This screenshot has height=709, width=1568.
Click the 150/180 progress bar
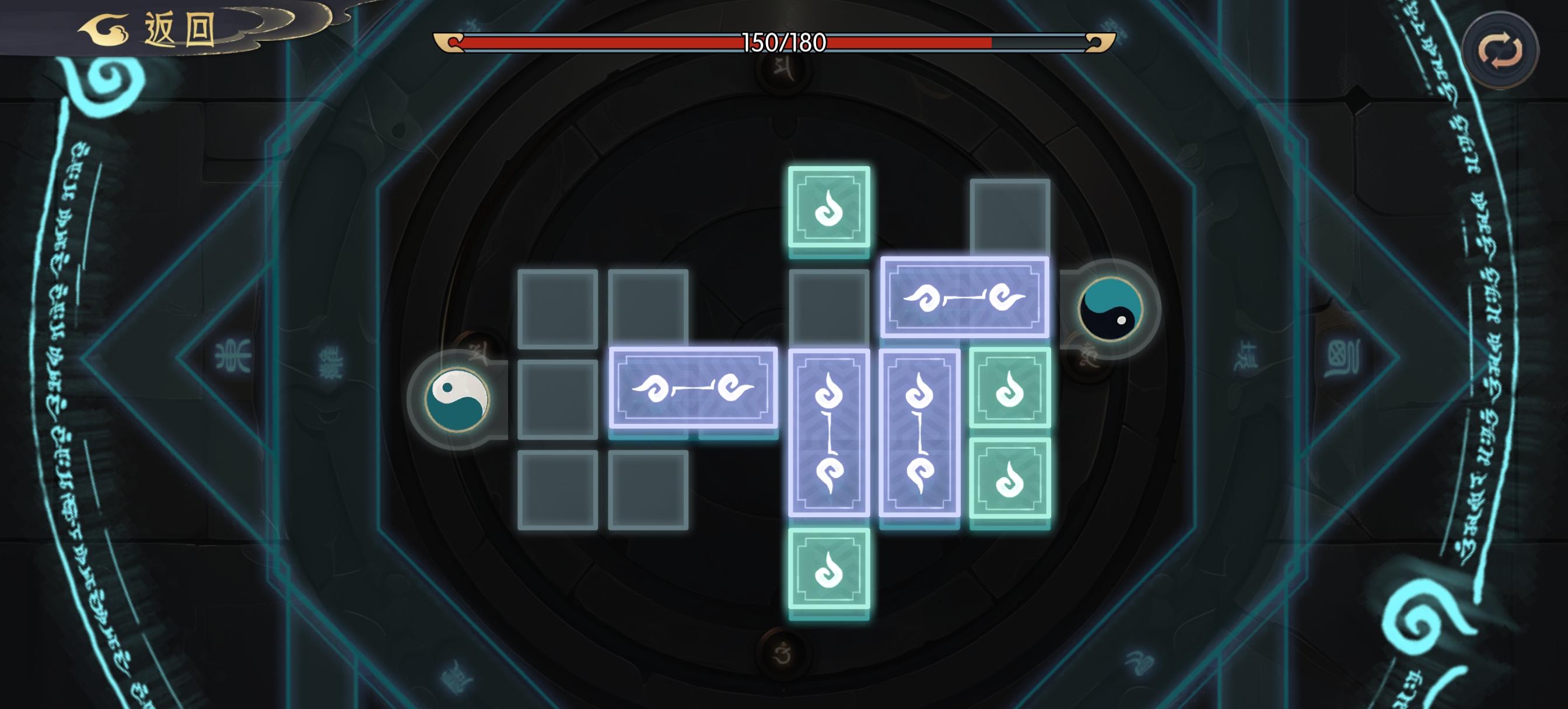point(779,44)
